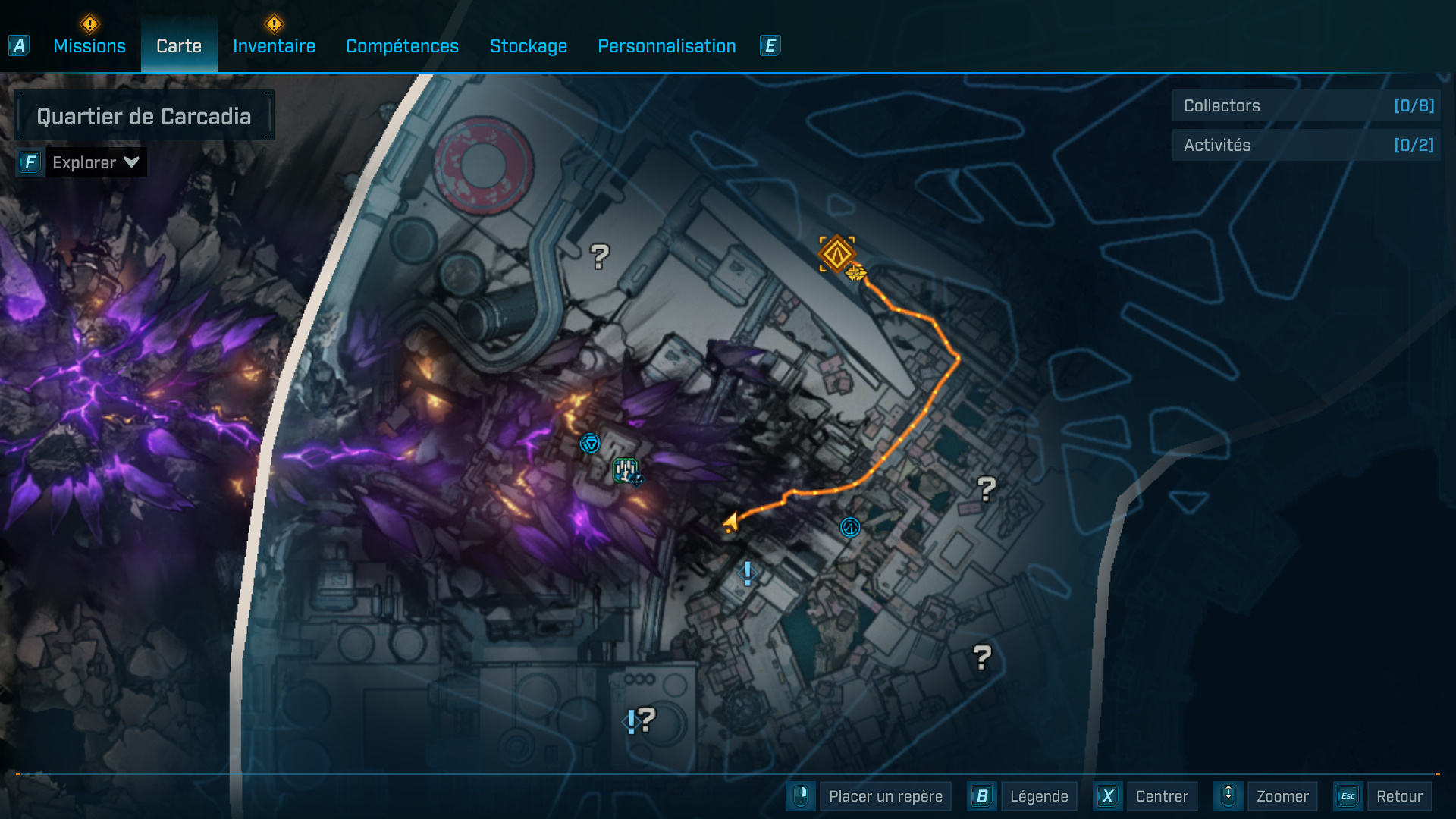1456x819 pixels.
Task: Select the Collectors 0/8 tracker entry
Action: coord(1304,106)
